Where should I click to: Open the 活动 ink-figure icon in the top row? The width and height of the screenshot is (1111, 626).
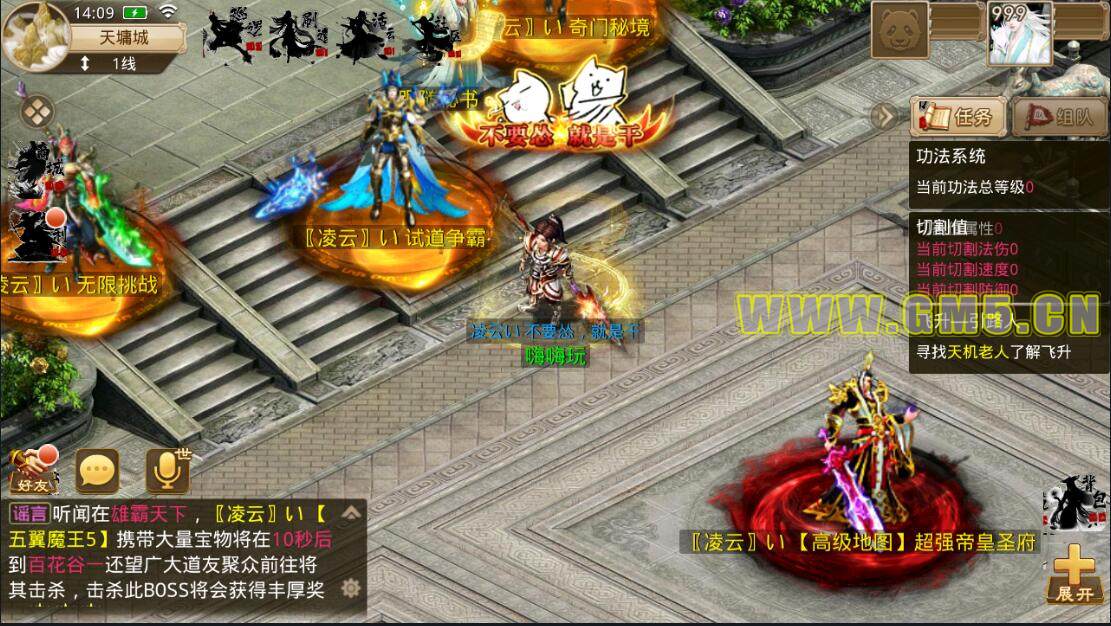click(363, 36)
